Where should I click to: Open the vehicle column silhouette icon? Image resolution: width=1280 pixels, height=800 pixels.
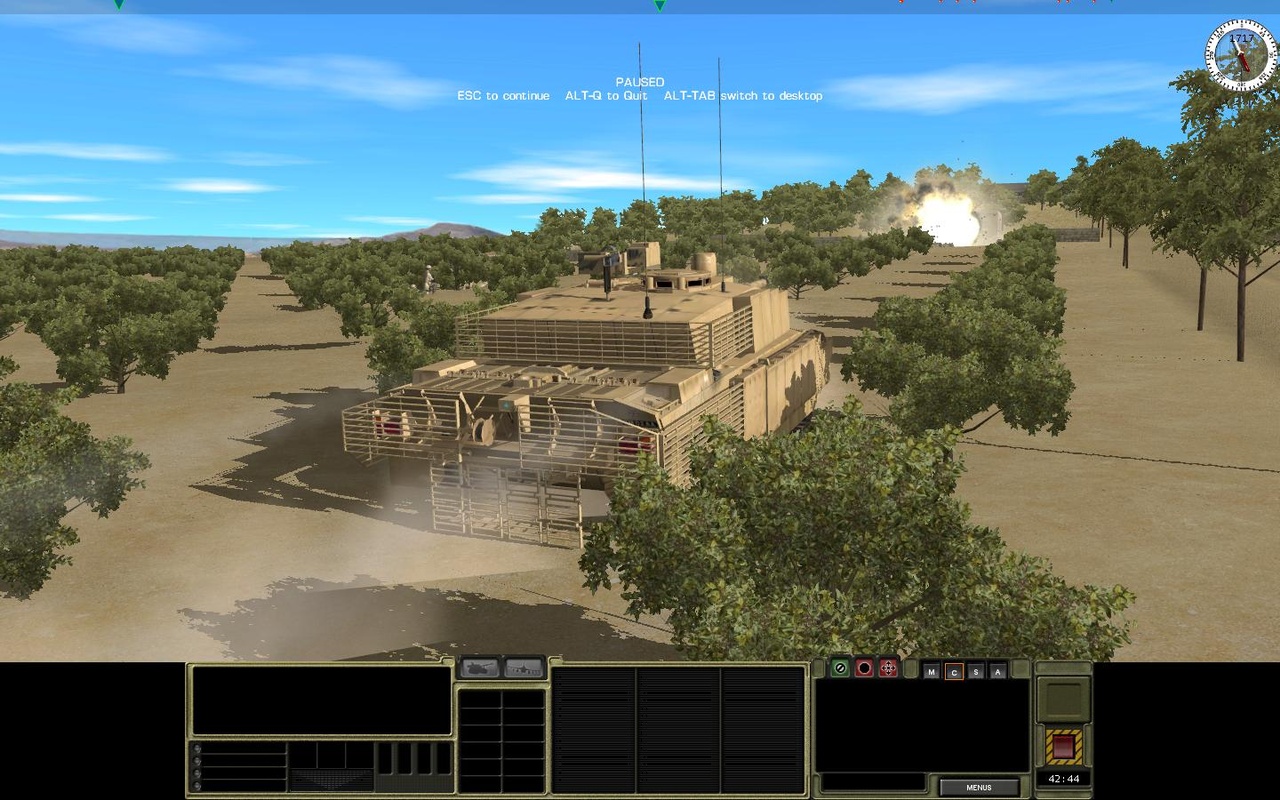pyautogui.click(x=524, y=668)
